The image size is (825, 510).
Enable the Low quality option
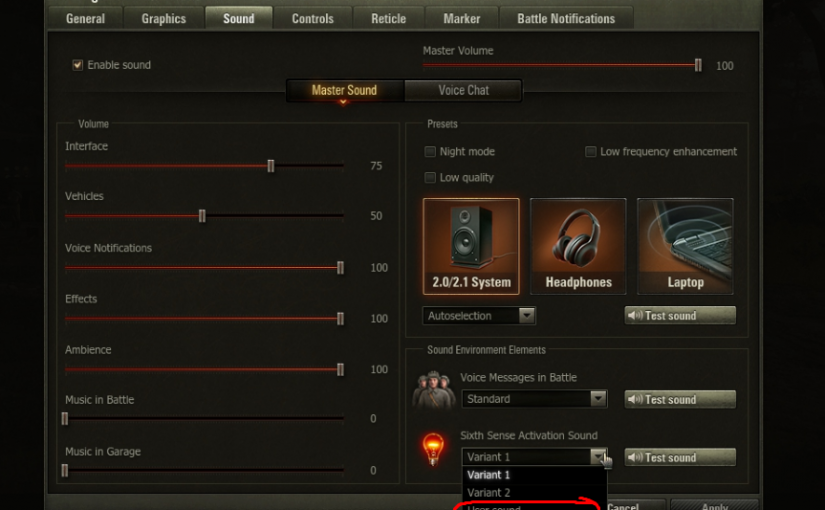coord(430,178)
